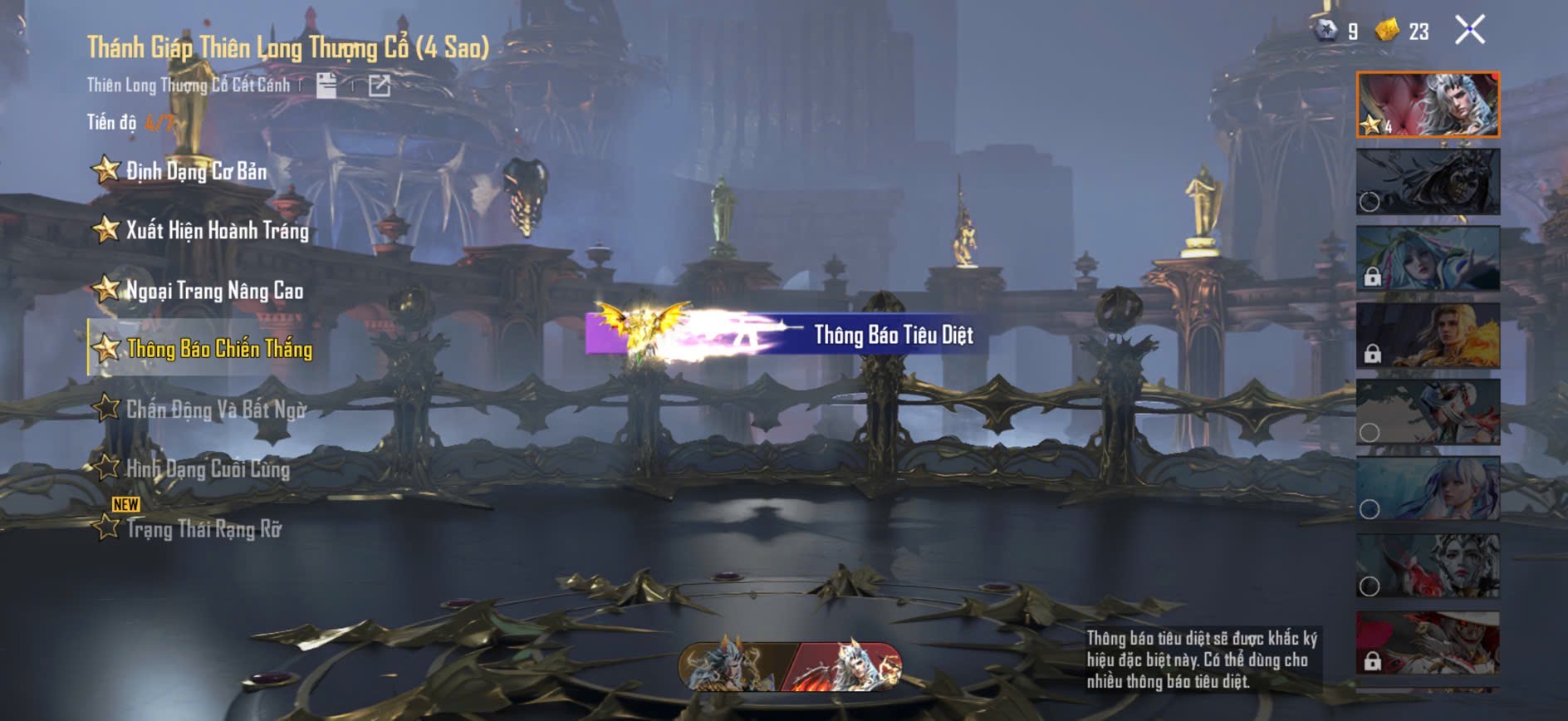Switch to the golden armor form preview

point(733,666)
